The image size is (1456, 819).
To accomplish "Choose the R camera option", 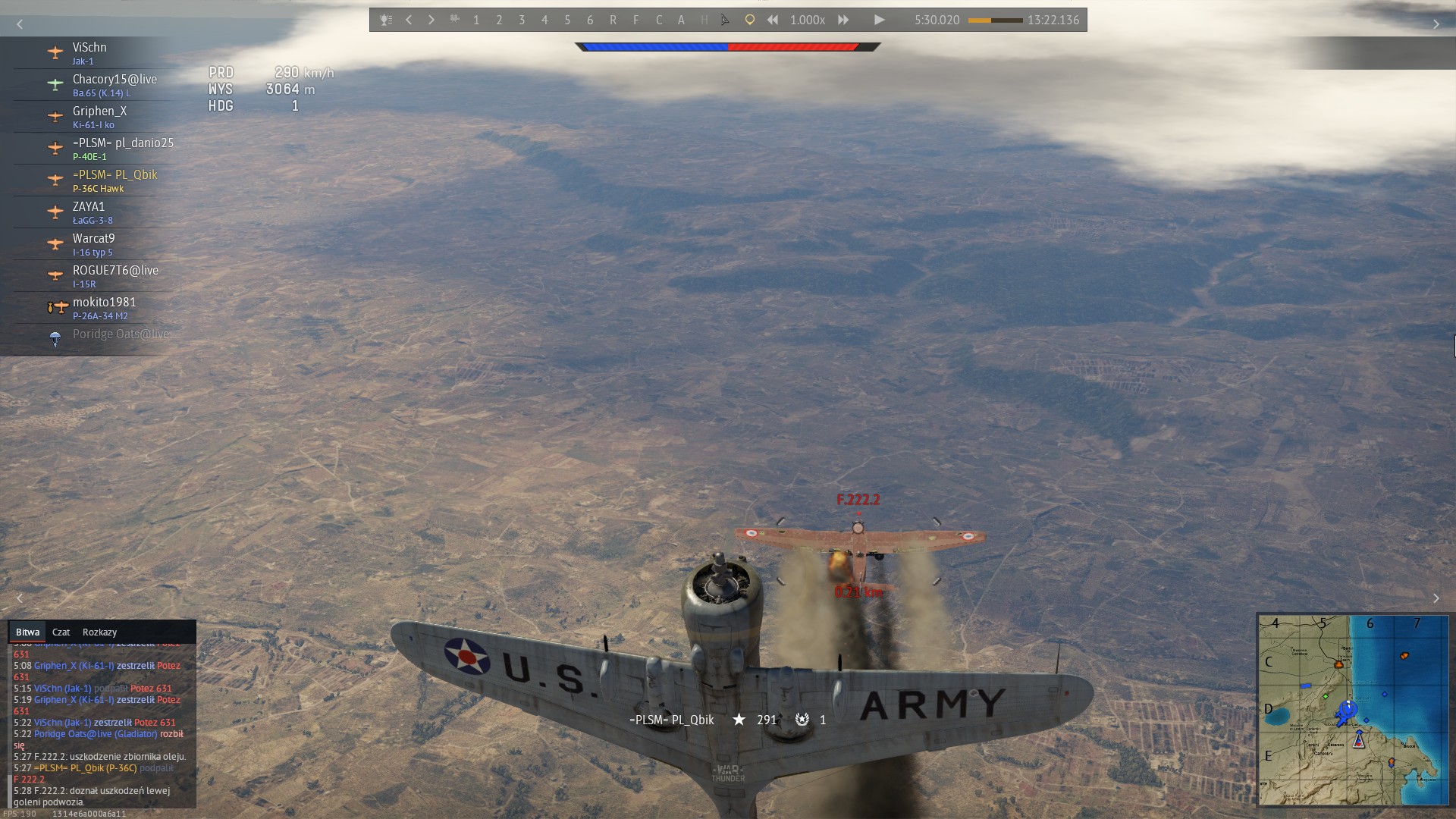I will tap(613, 20).
